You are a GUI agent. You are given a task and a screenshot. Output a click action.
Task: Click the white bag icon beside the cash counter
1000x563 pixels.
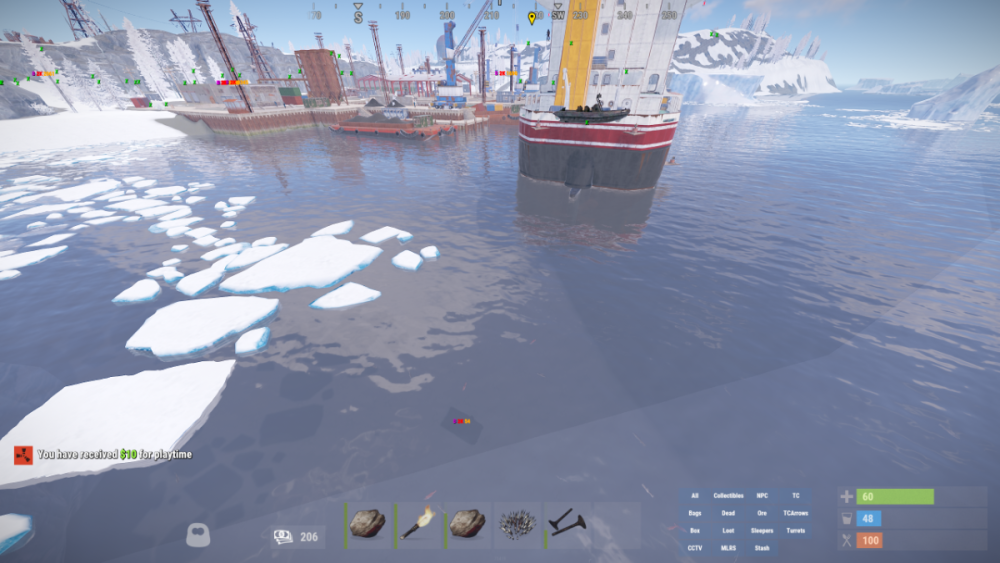click(x=198, y=536)
